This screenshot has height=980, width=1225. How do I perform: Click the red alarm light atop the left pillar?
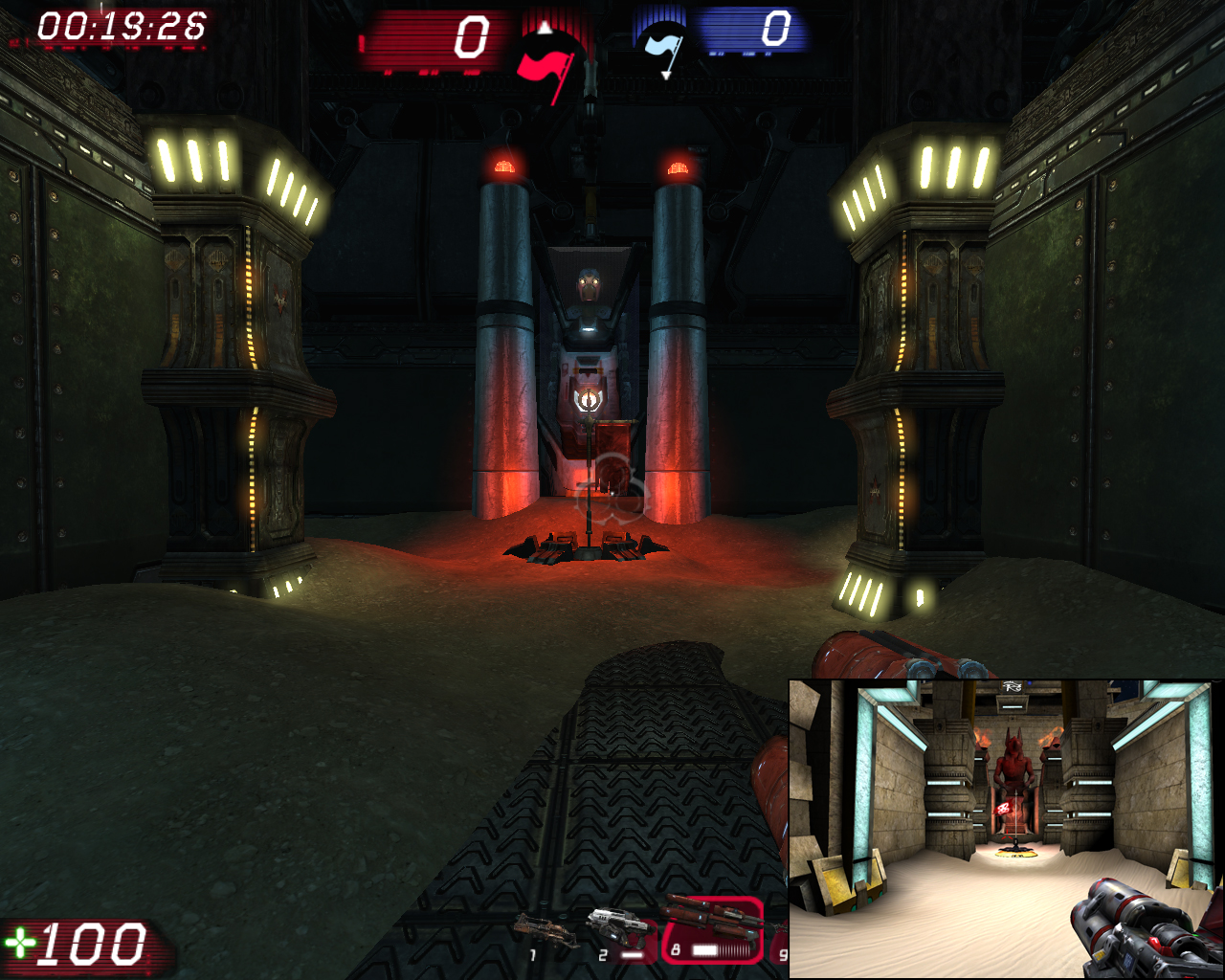[x=506, y=165]
